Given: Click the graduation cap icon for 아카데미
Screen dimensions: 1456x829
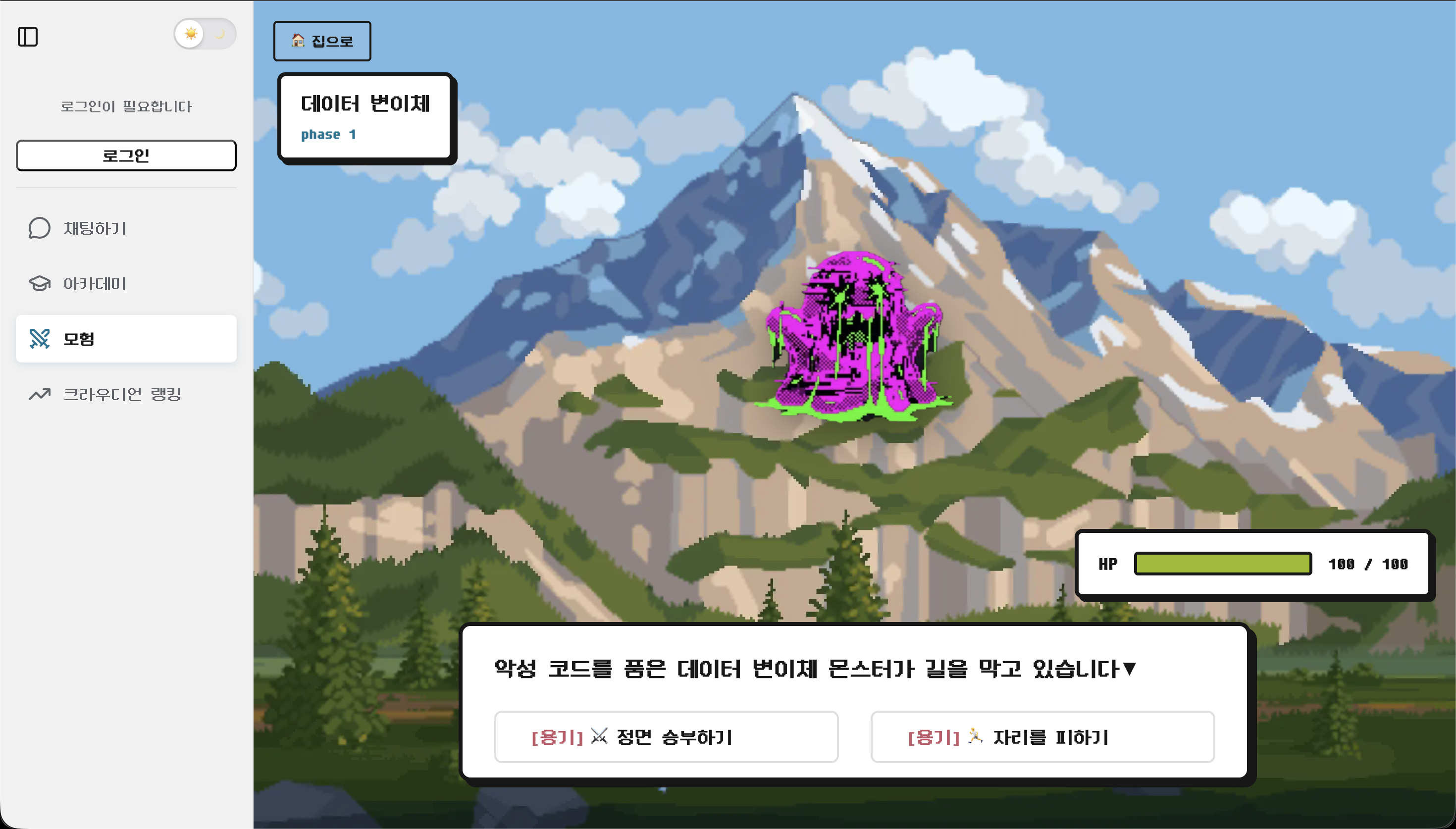Looking at the screenshot, I should 39,284.
